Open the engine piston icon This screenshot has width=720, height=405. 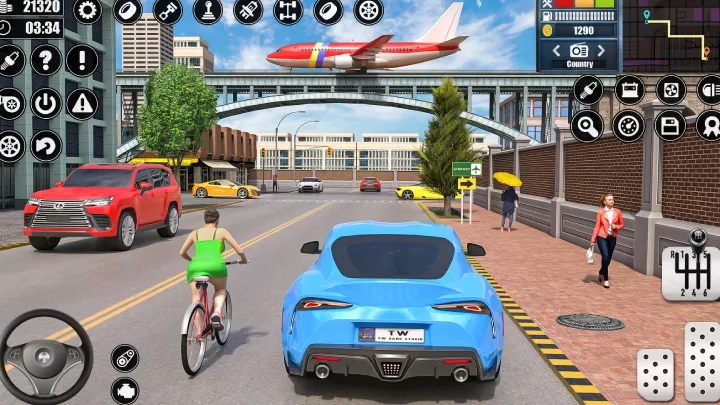(x=168, y=12)
